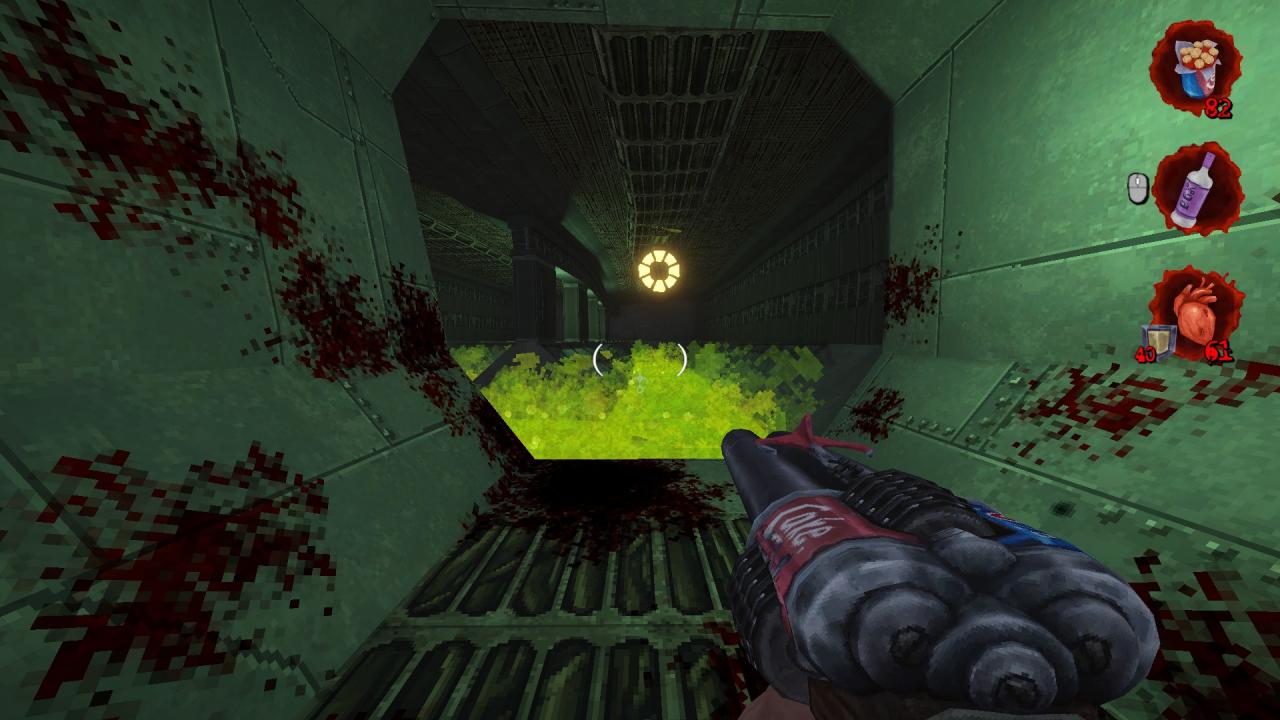The image size is (1280, 720).
Task: Click the anatomical heart health icon
Action: click(x=1196, y=310)
